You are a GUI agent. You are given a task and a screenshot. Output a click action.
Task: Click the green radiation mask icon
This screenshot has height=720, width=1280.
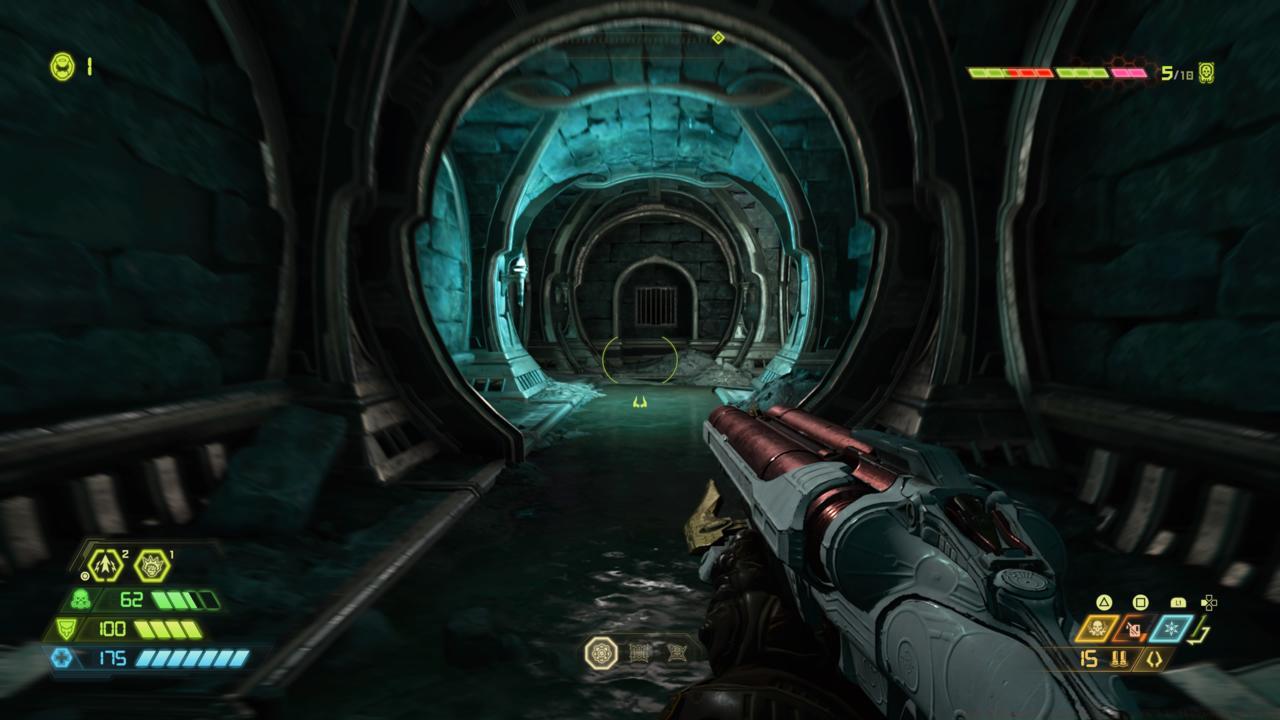tap(80, 601)
